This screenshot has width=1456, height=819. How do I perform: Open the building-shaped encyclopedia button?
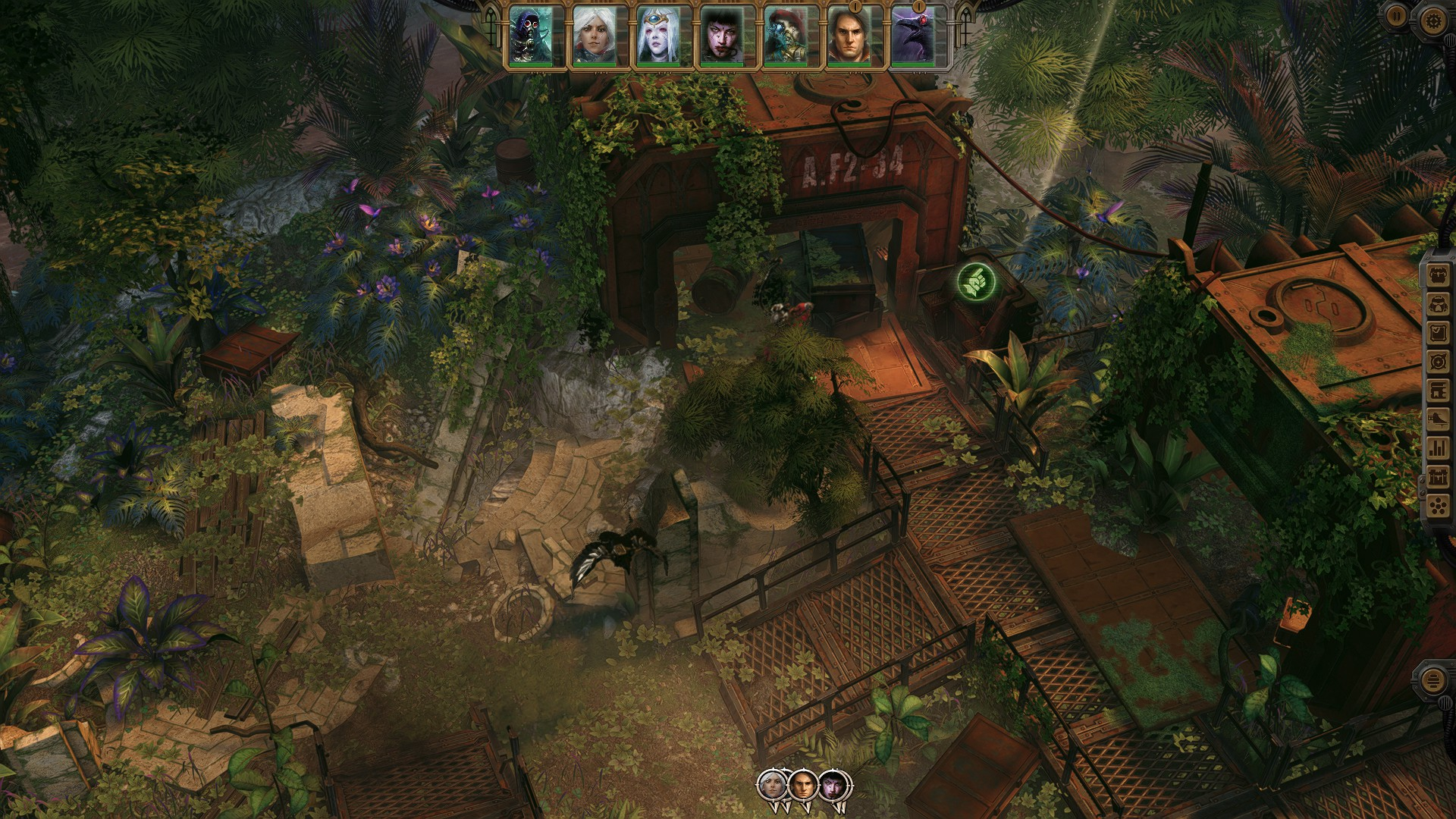coord(1439,391)
